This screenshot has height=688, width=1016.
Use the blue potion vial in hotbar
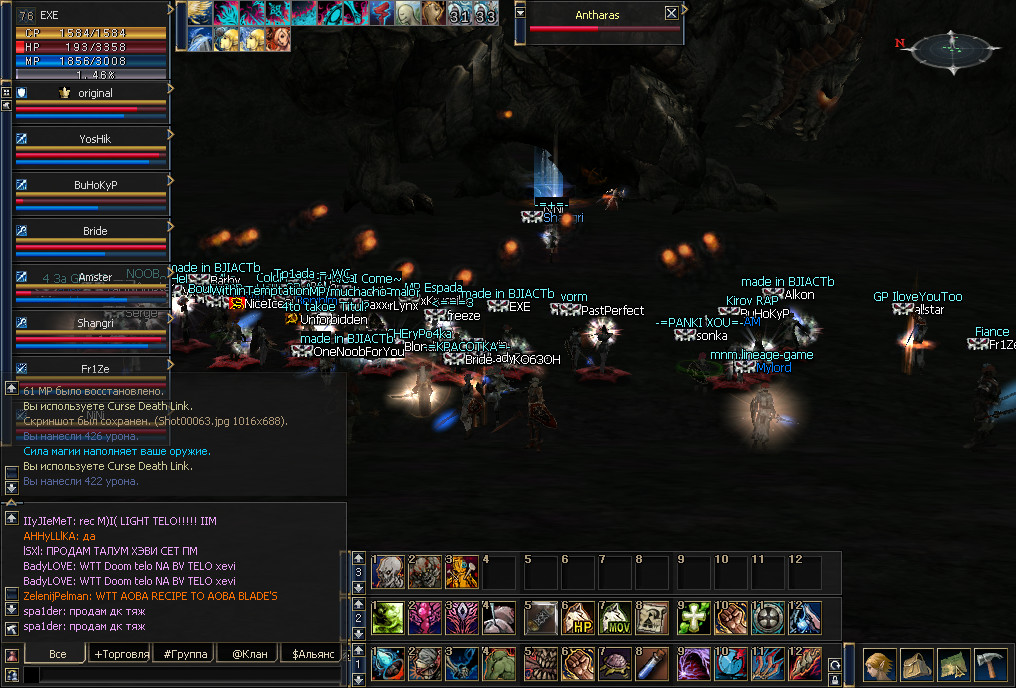656,663
